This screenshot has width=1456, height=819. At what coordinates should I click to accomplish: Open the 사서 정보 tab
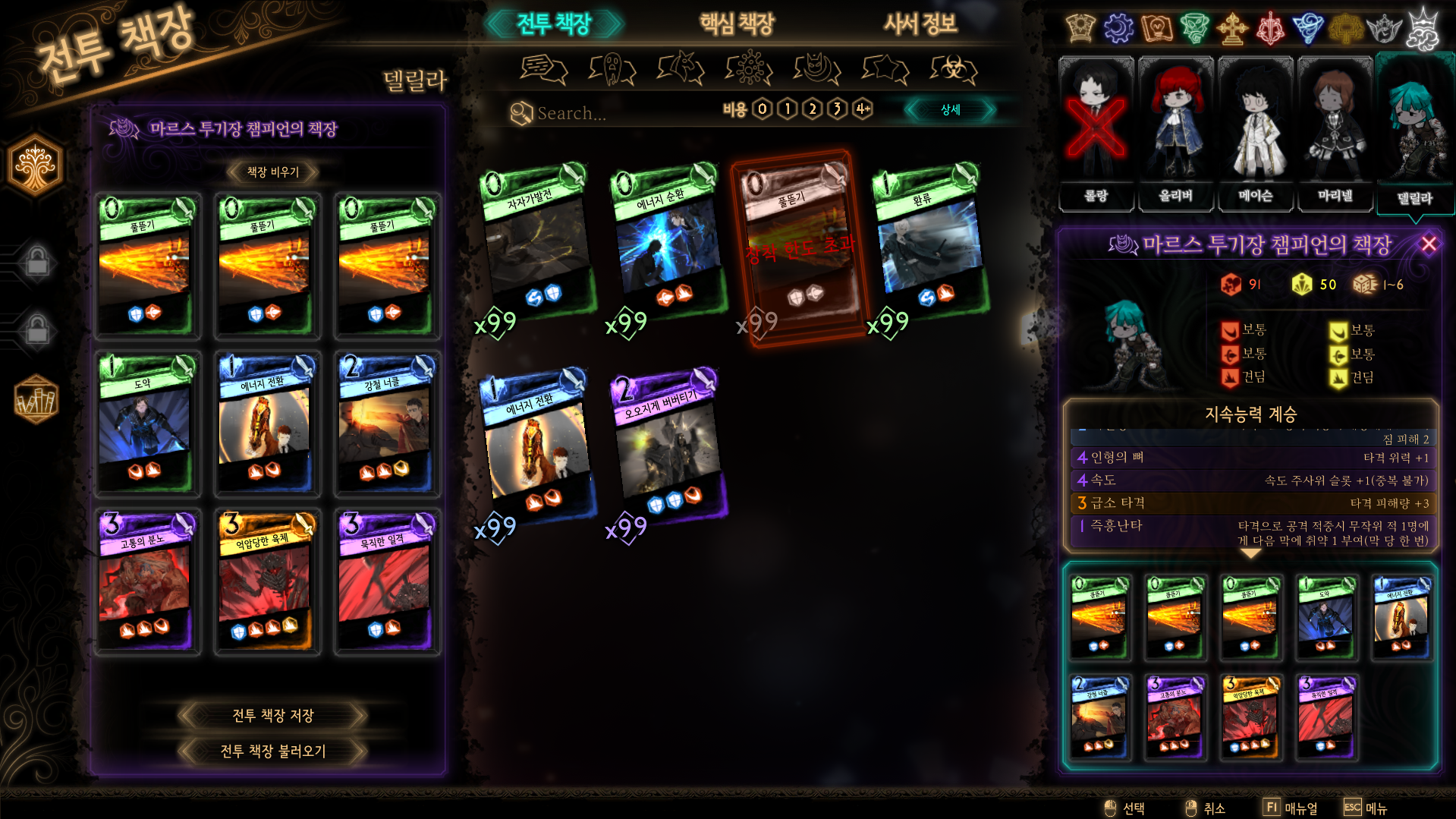pos(920,24)
